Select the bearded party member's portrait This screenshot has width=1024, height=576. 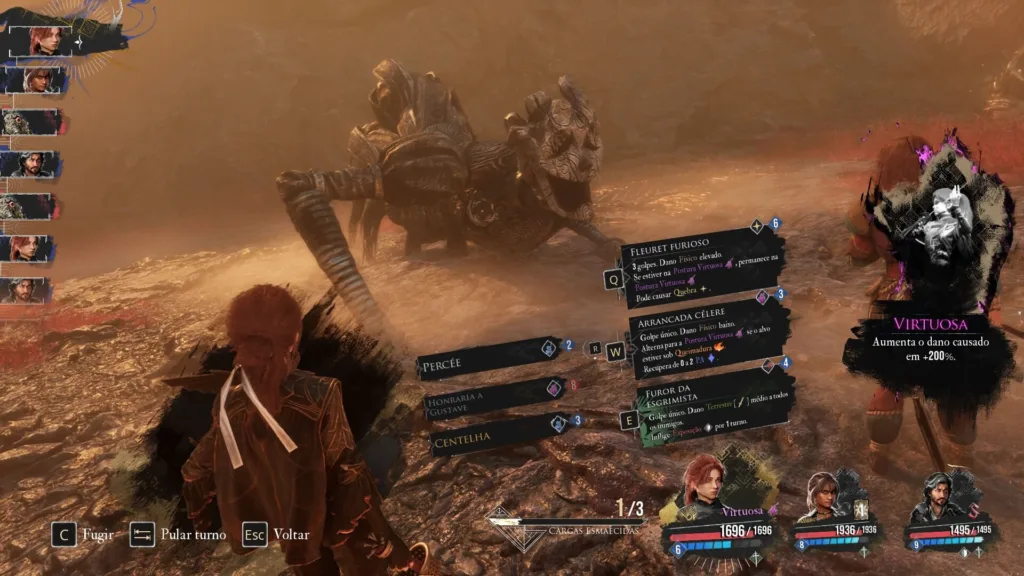(937, 495)
